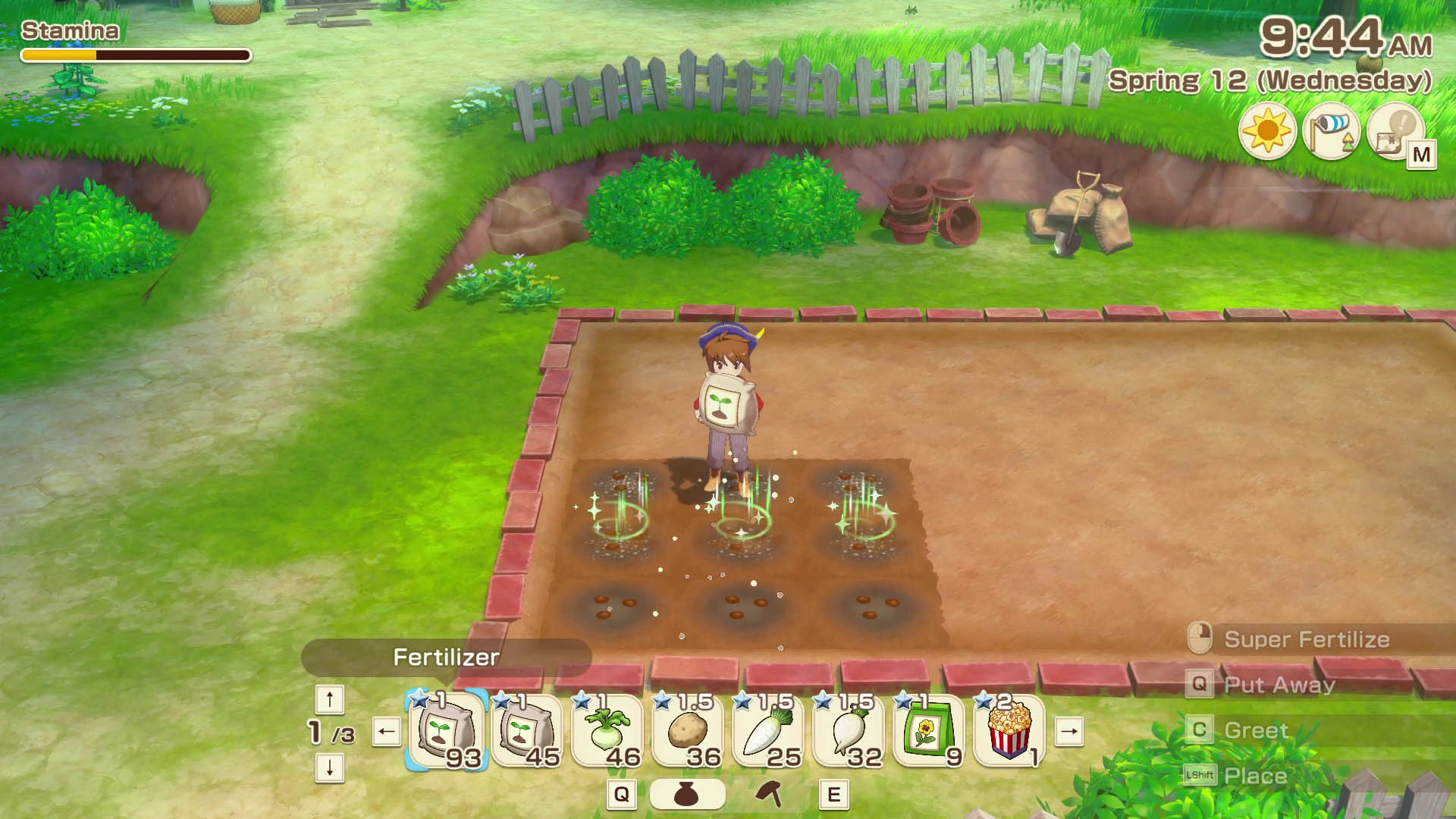Select the fertilizer bag with 45 count
The width and height of the screenshot is (1456, 819).
coord(527,732)
